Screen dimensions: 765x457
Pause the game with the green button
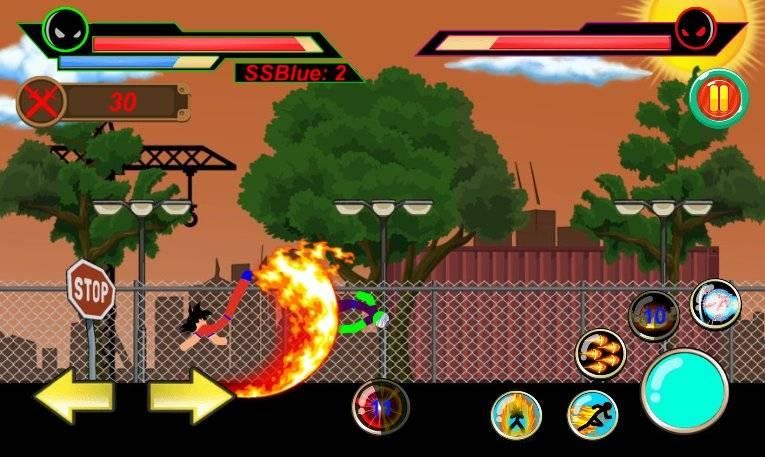tap(719, 99)
